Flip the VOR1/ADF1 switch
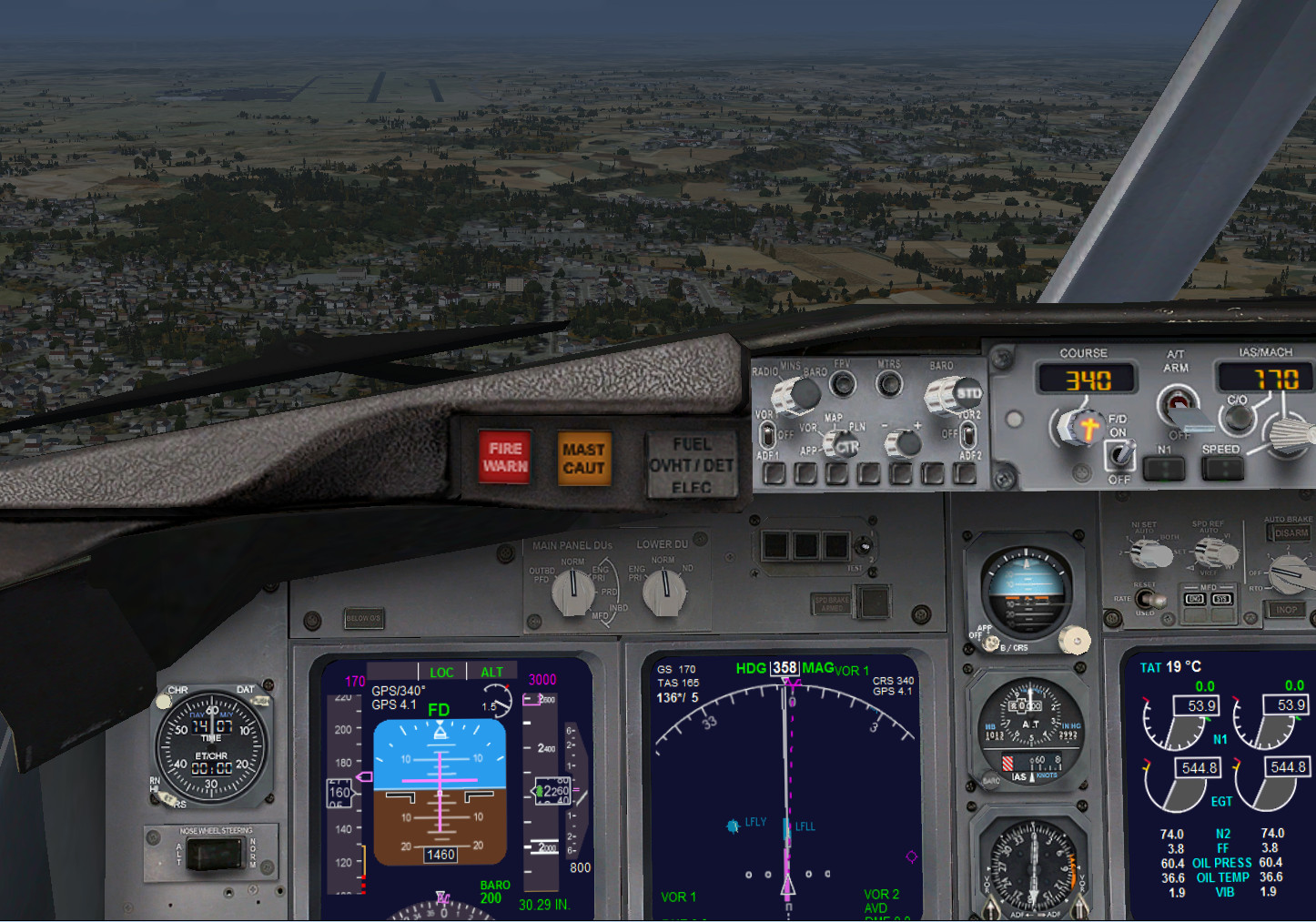1316x922 pixels. point(766,435)
